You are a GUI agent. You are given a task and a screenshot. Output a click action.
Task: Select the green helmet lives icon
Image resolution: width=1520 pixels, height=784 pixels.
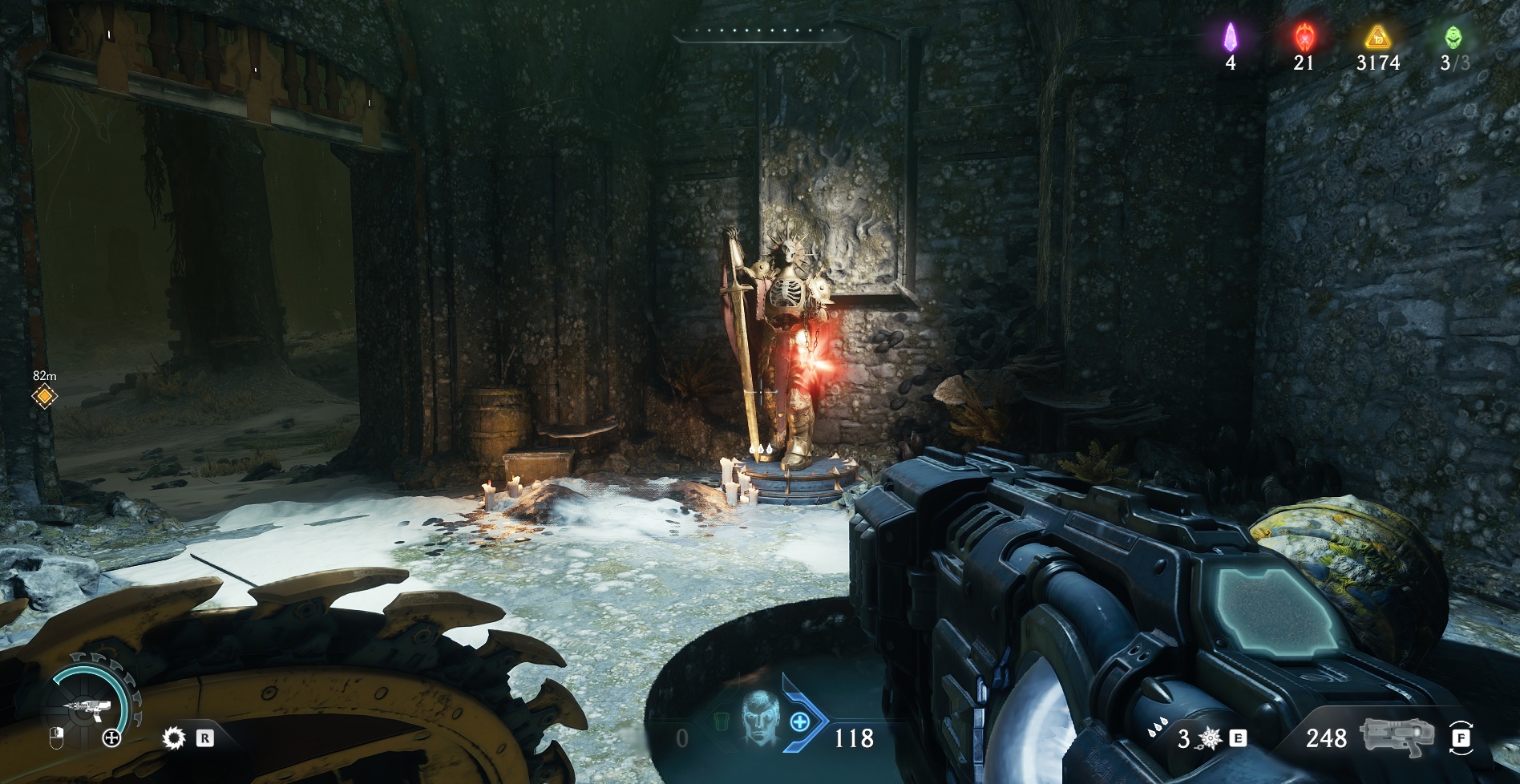pyautogui.click(x=1453, y=37)
